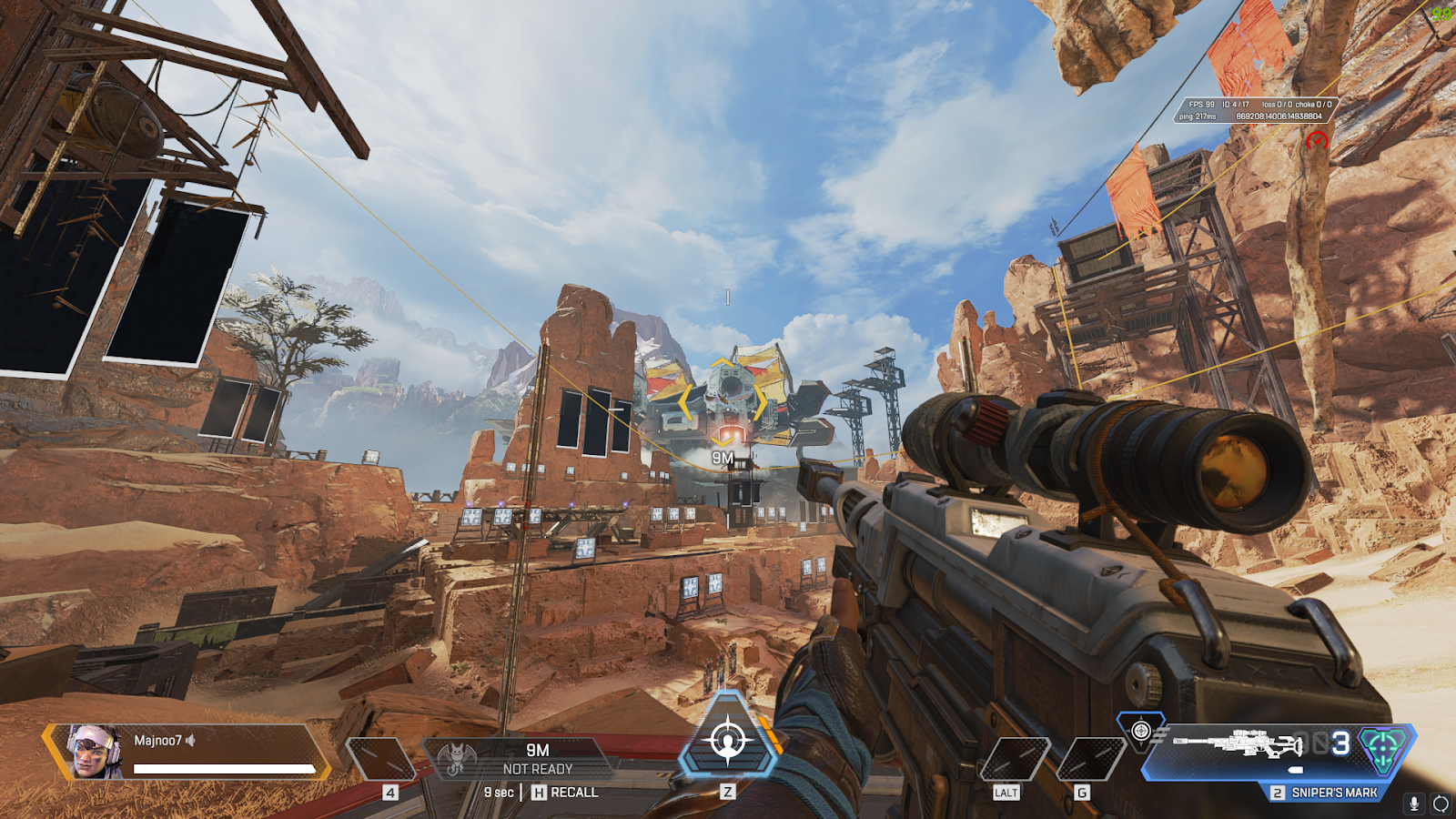This screenshot has height=819, width=1456.
Task: Click the red connection warning icon
Action: coord(1317,140)
